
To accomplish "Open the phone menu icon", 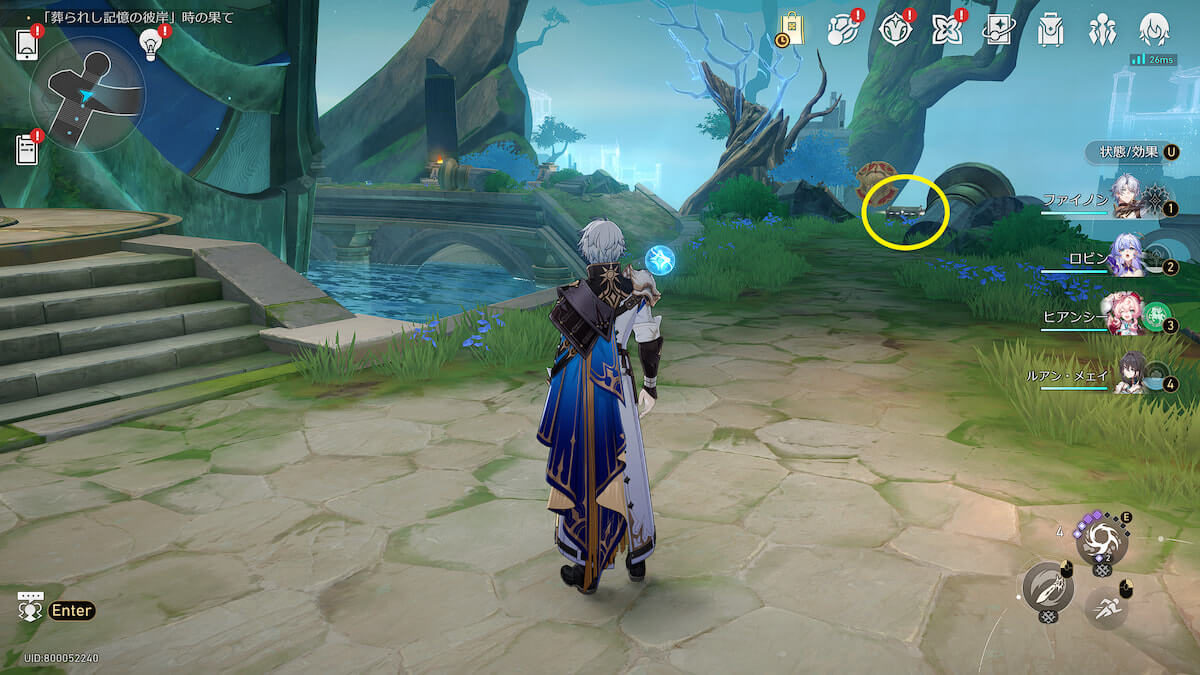I will click(x=27, y=44).
